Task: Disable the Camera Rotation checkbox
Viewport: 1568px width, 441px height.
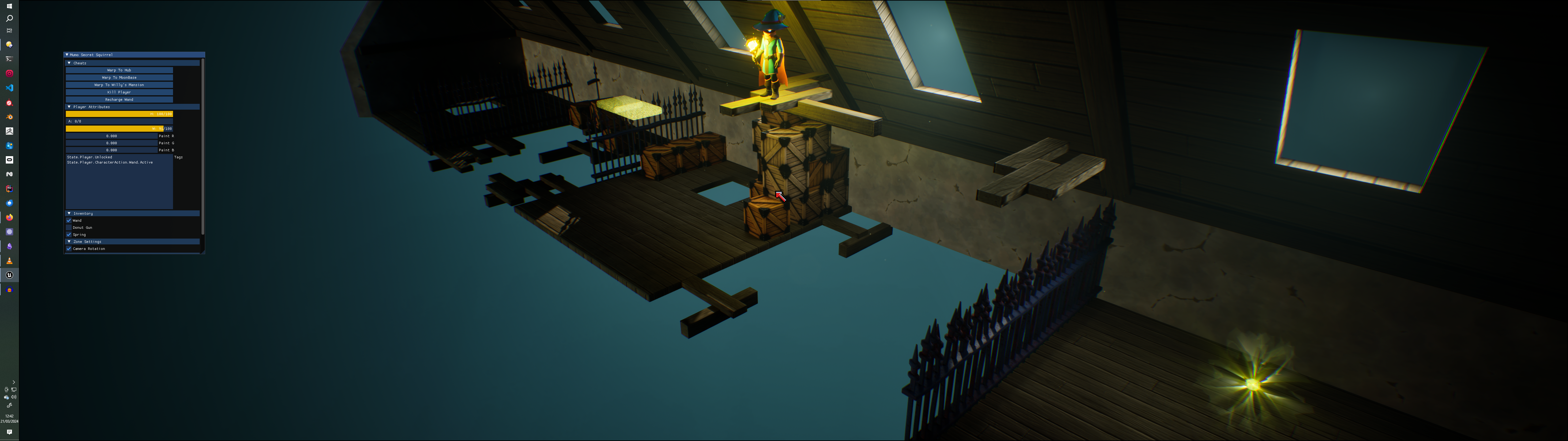Action: (69, 248)
